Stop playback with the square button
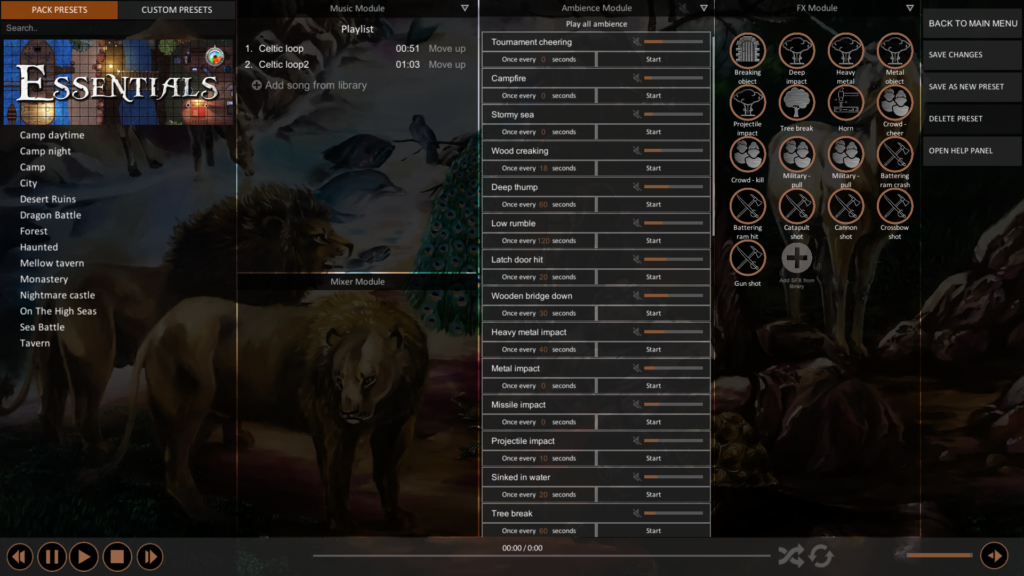Viewport: 1024px width, 576px height. pyautogui.click(x=117, y=556)
